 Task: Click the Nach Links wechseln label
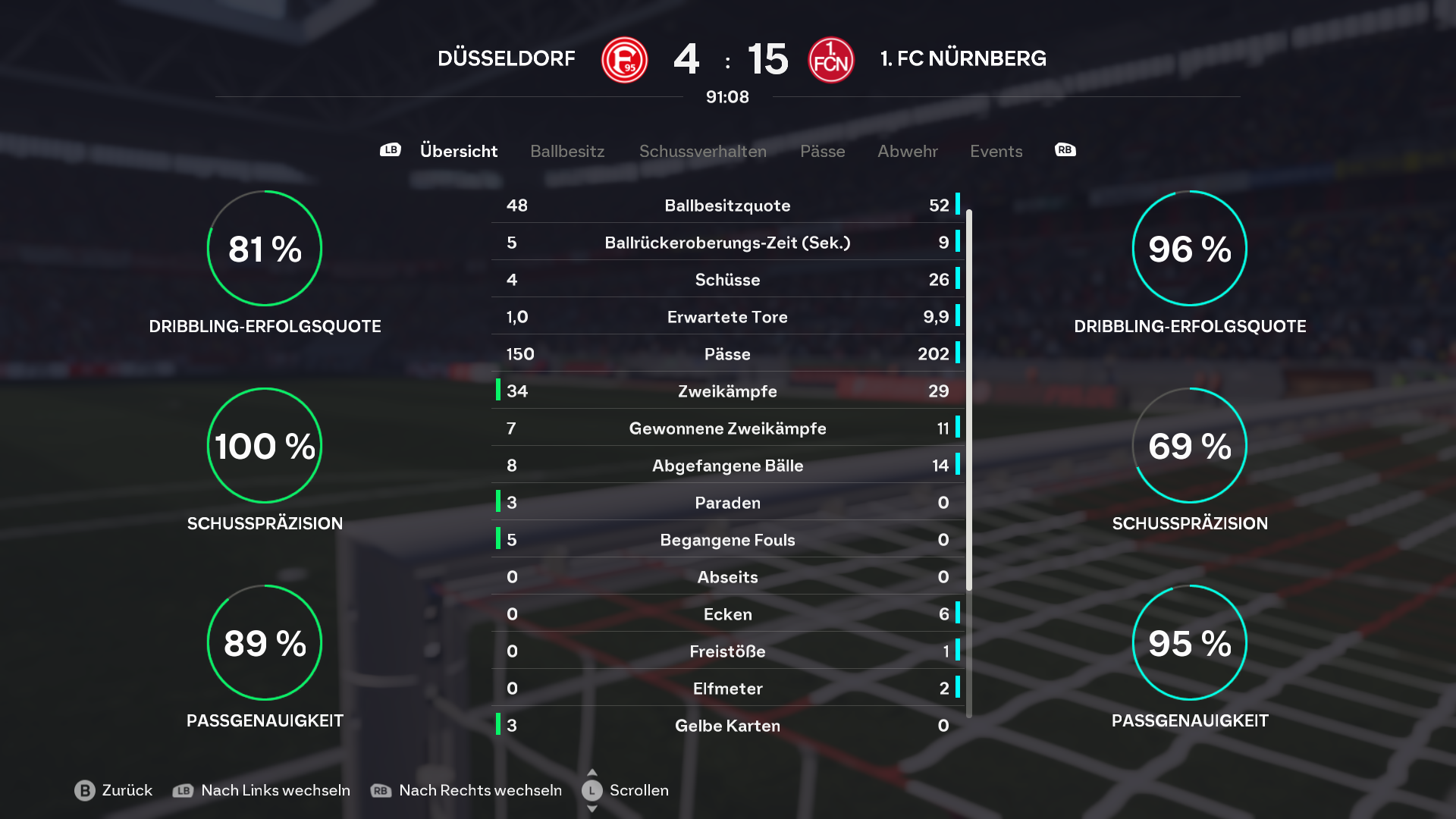tap(275, 790)
